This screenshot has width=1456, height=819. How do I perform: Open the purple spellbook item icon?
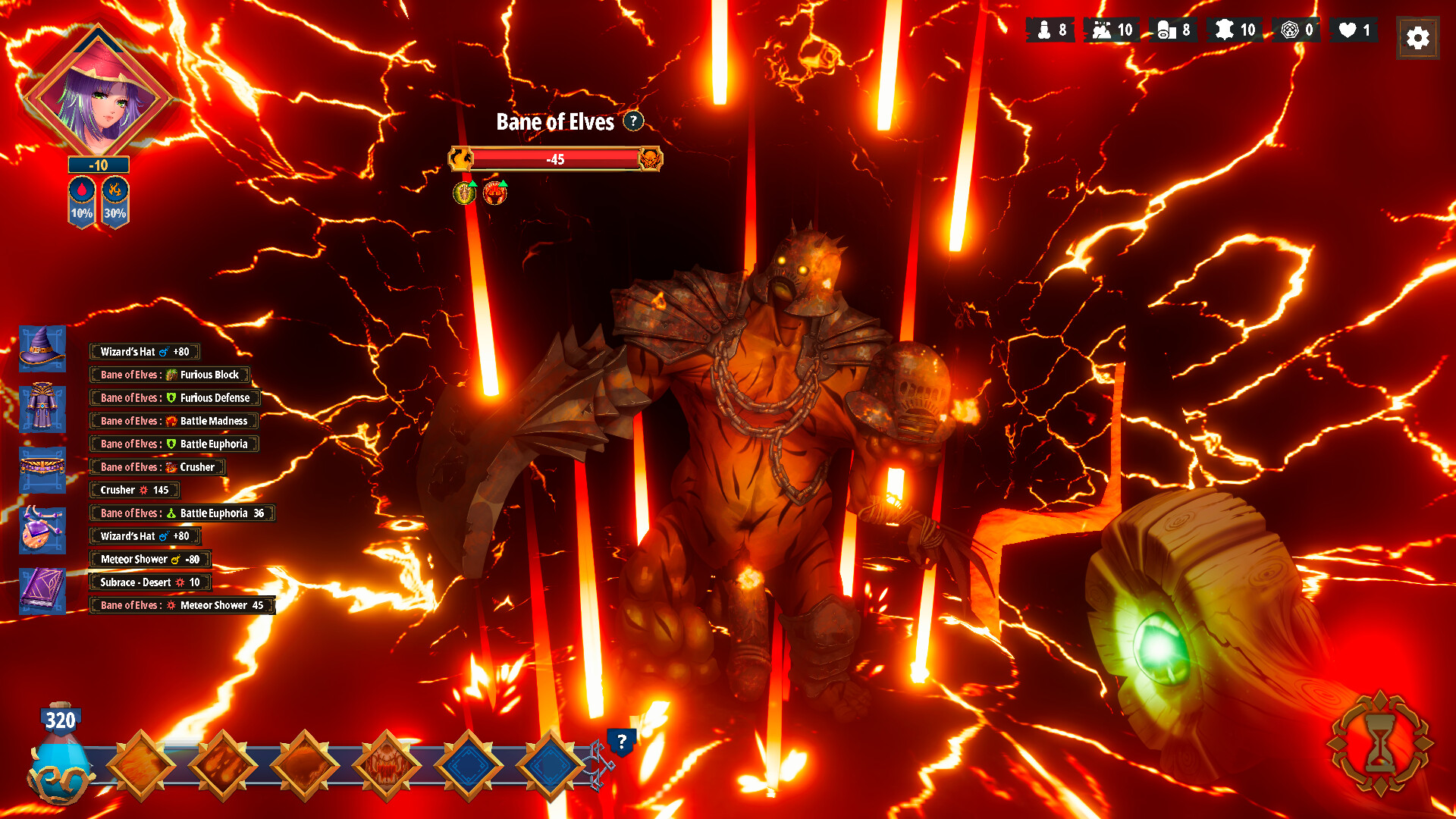(x=42, y=591)
